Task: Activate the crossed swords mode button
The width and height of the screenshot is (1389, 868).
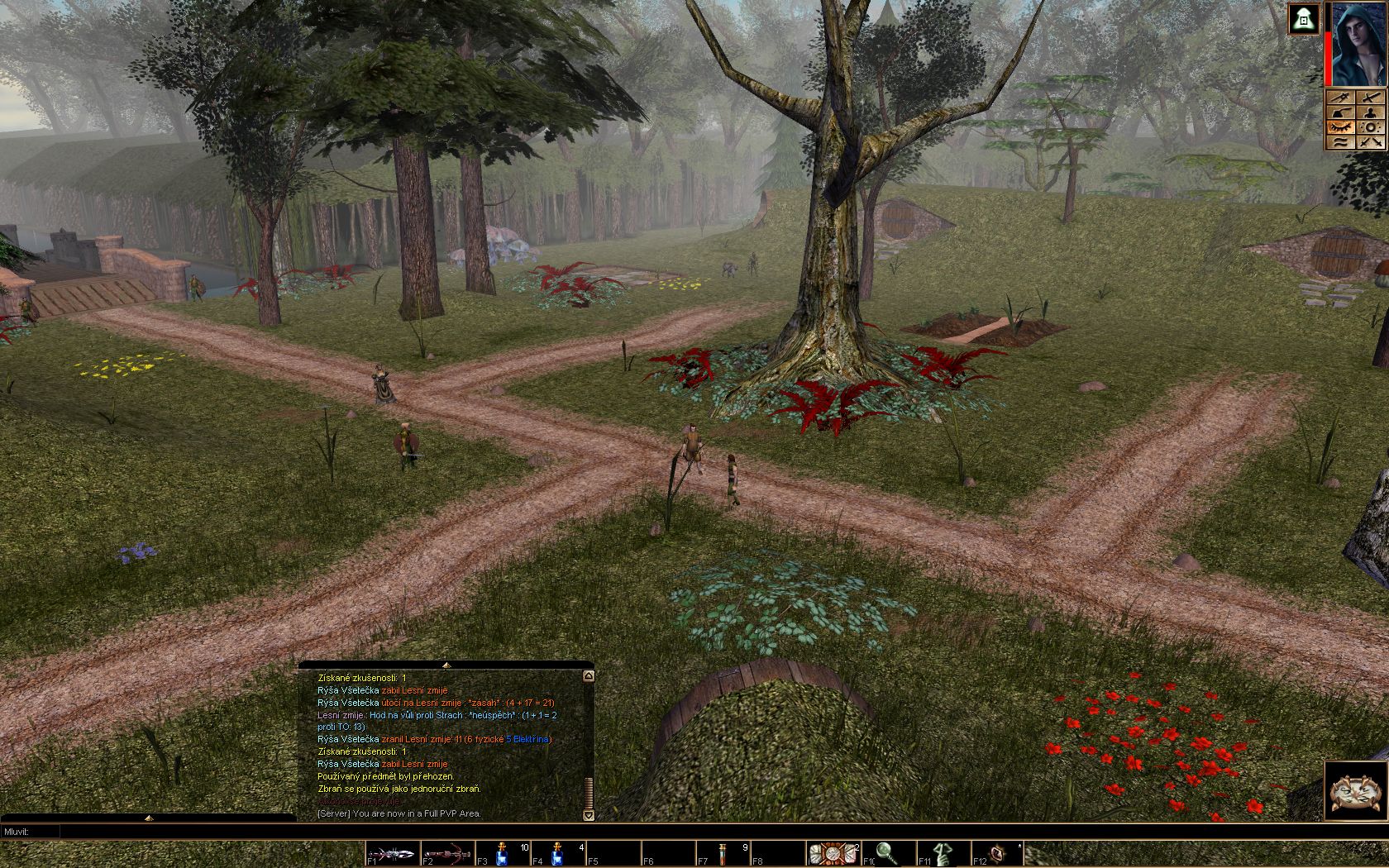Action: [x=1371, y=142]
